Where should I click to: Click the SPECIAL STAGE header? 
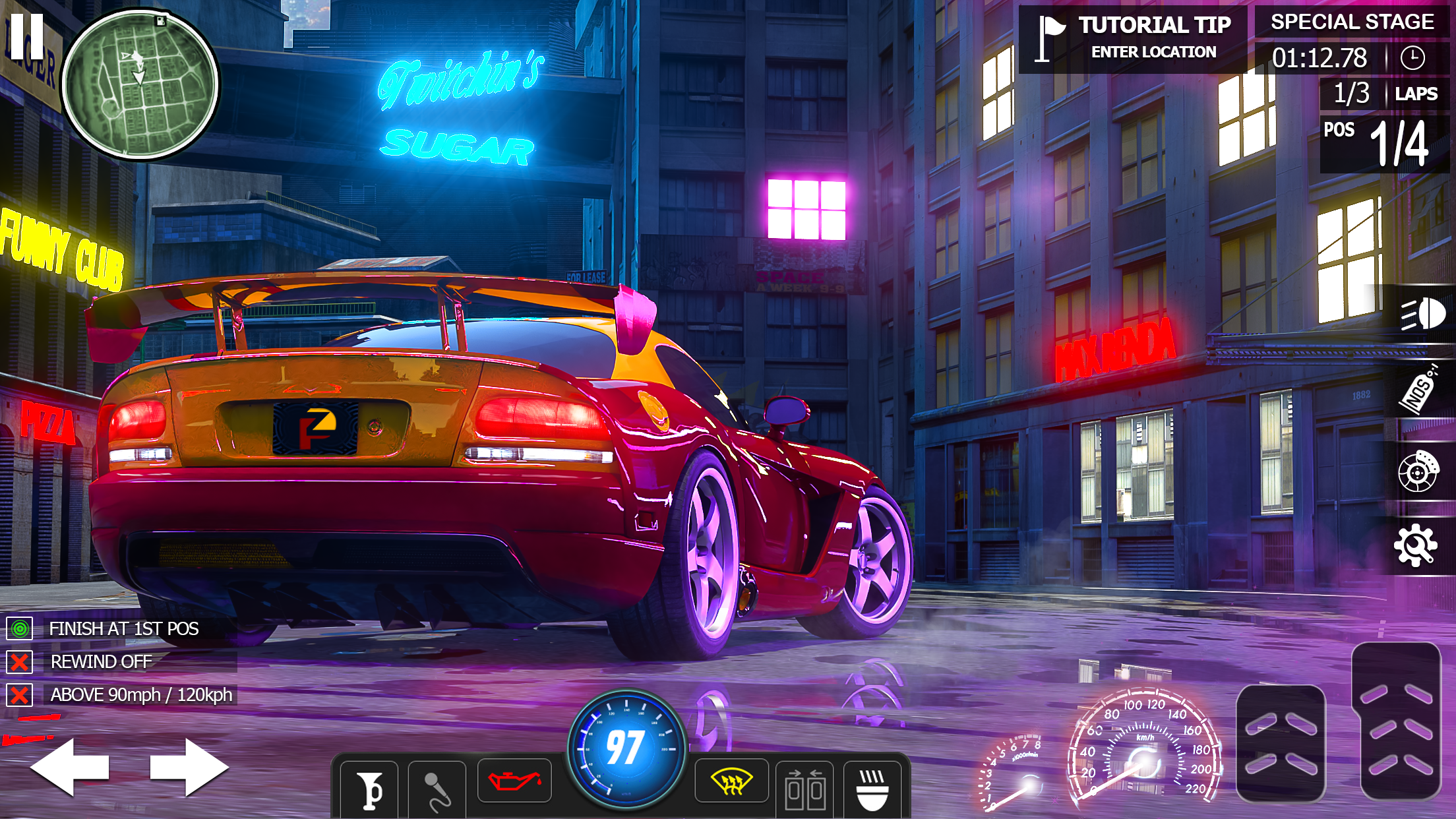(x=1352, y=22)
